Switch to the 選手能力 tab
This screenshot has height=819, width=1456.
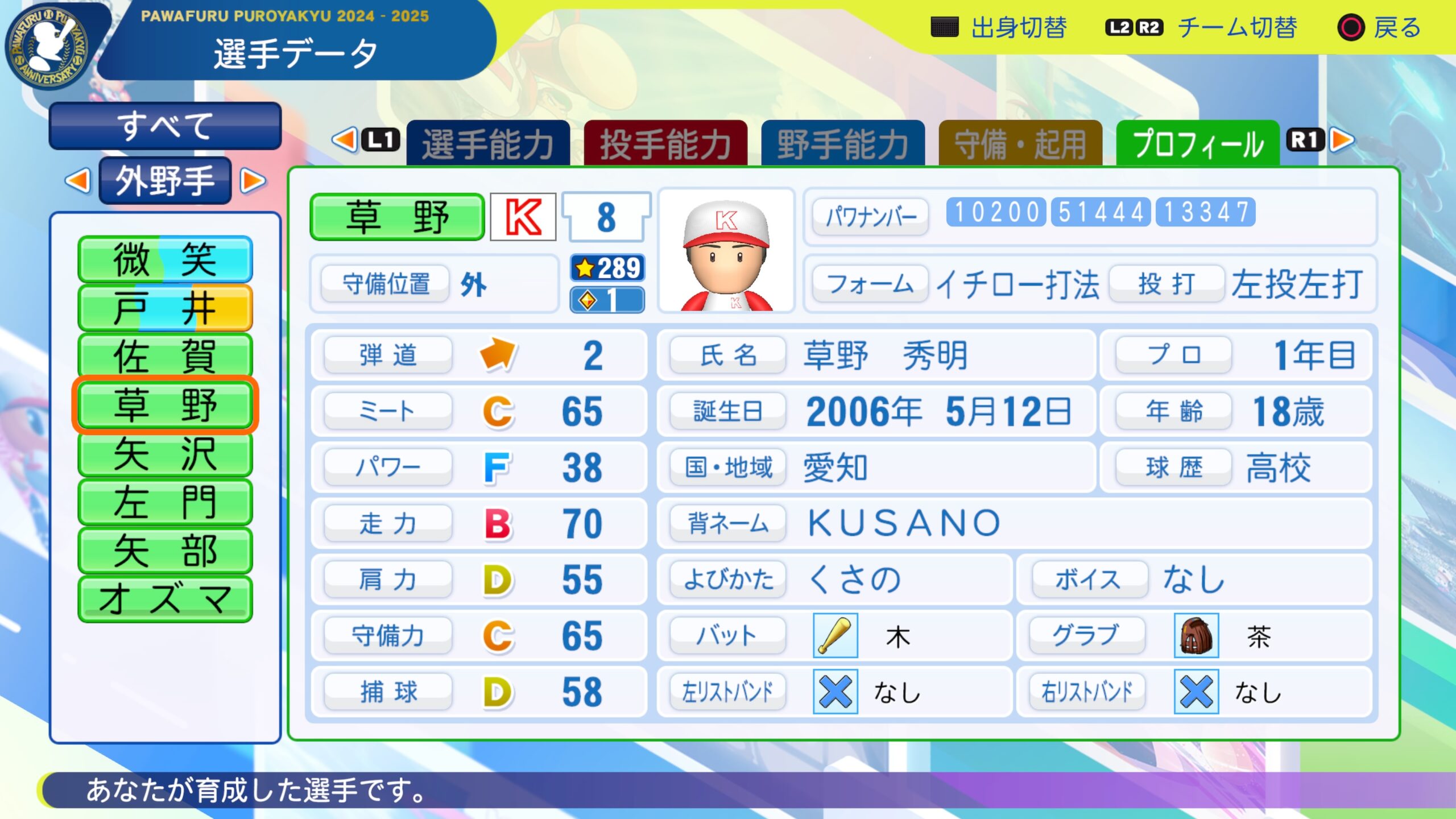tap(488, 143)
